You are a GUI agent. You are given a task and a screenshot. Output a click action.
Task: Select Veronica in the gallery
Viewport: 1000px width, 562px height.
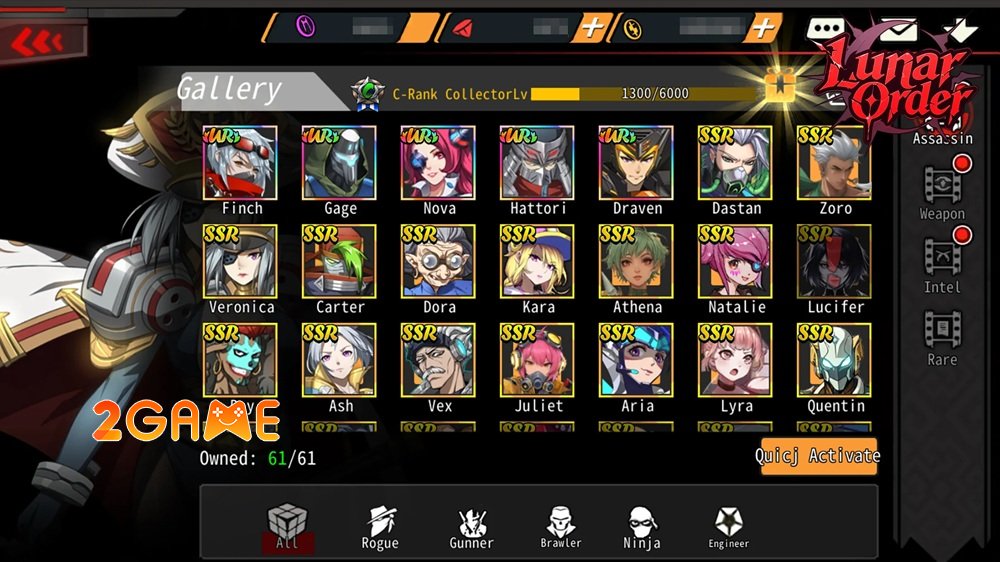tap(241, 262)
